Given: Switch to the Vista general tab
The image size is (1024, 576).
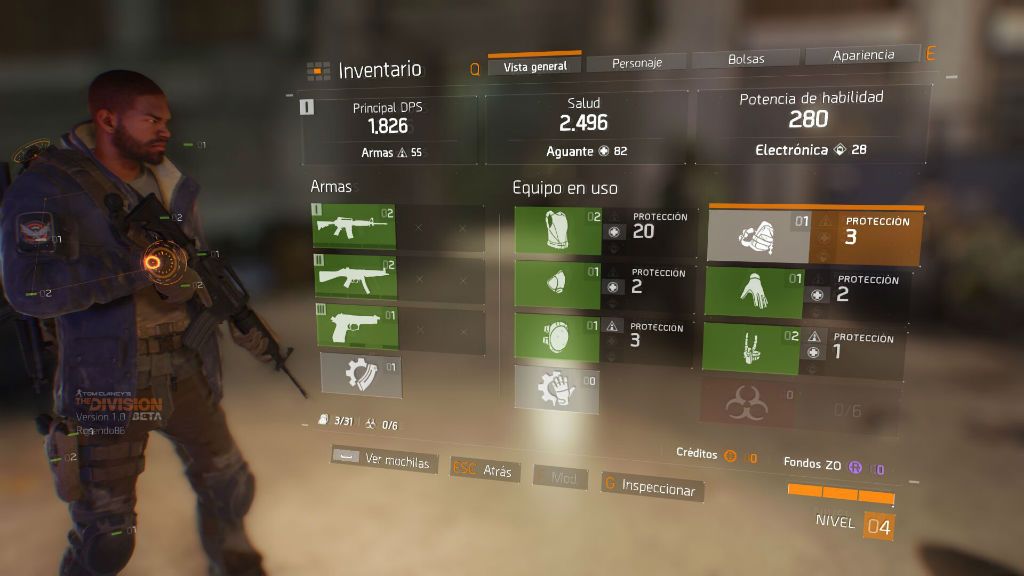Looking at the screenshot, I should tap(534, 66).
